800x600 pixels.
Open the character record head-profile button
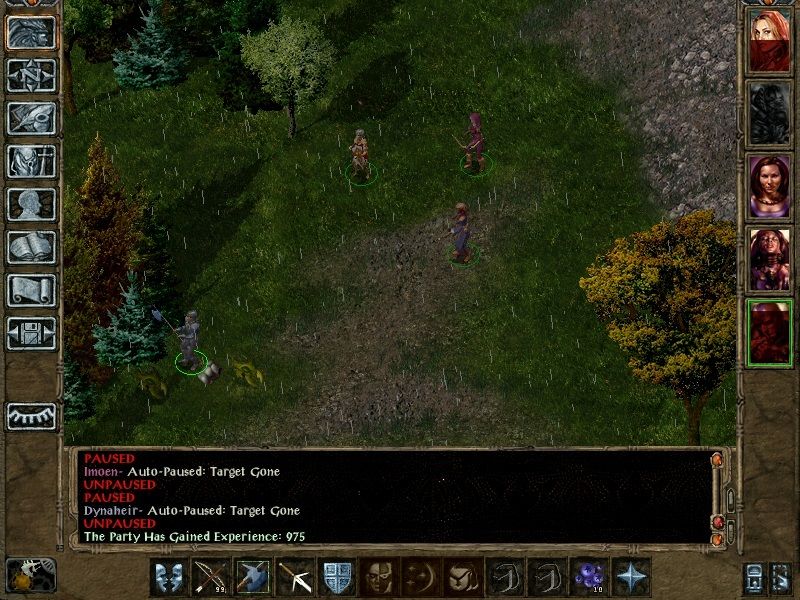(31, 204)
